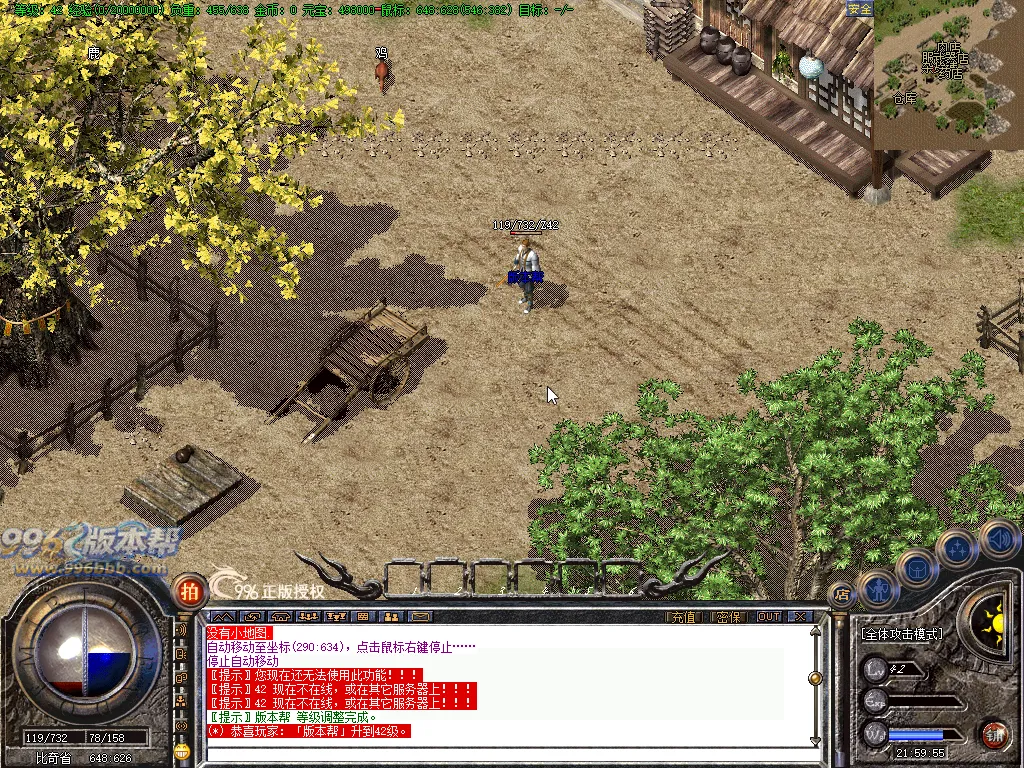This screenshot has width=1024, height=768.
Task: Click the OUT logout button
Action: 768,617
